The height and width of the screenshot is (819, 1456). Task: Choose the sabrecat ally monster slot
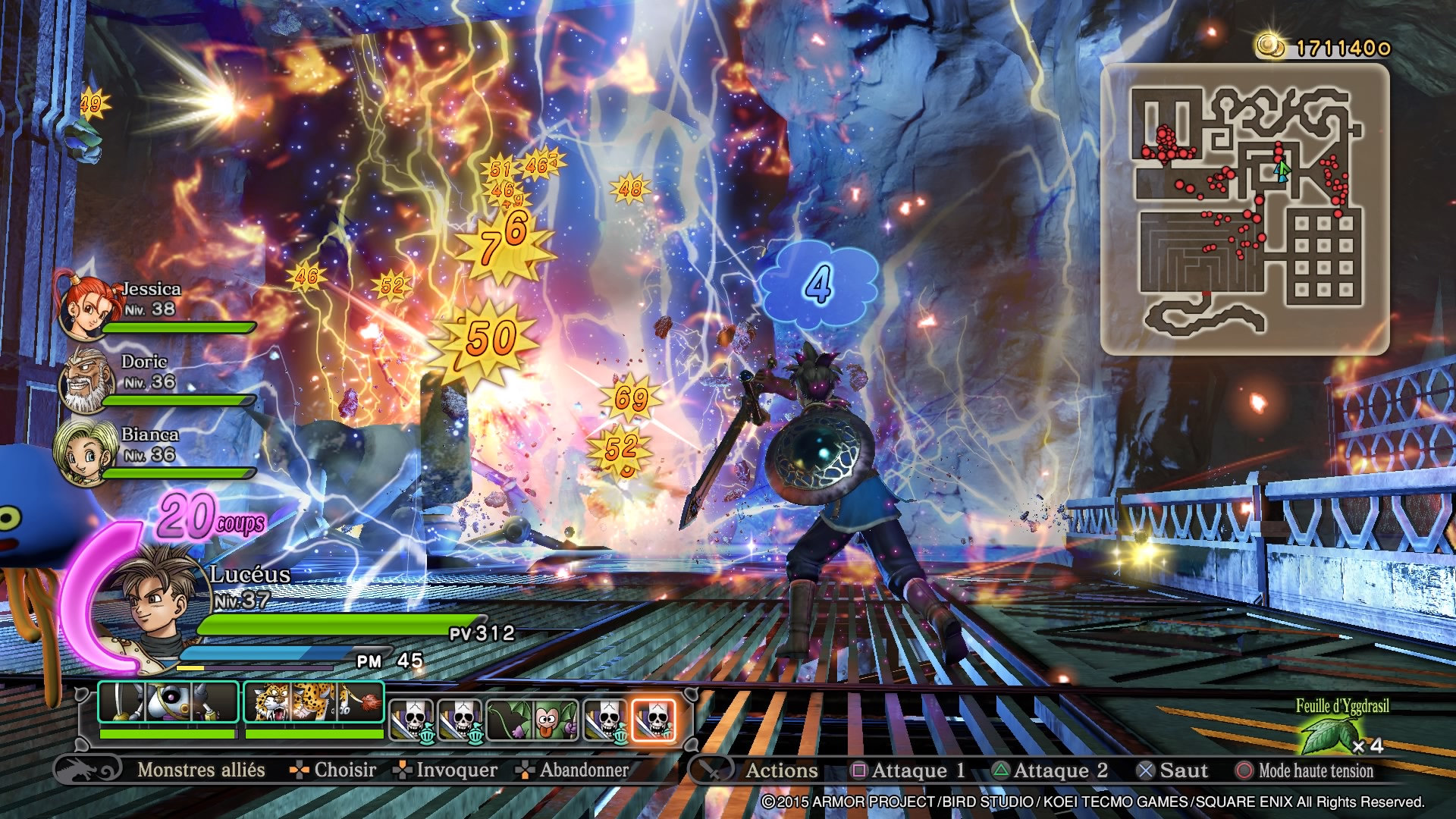pyautogui.click(x=313, y=702)
